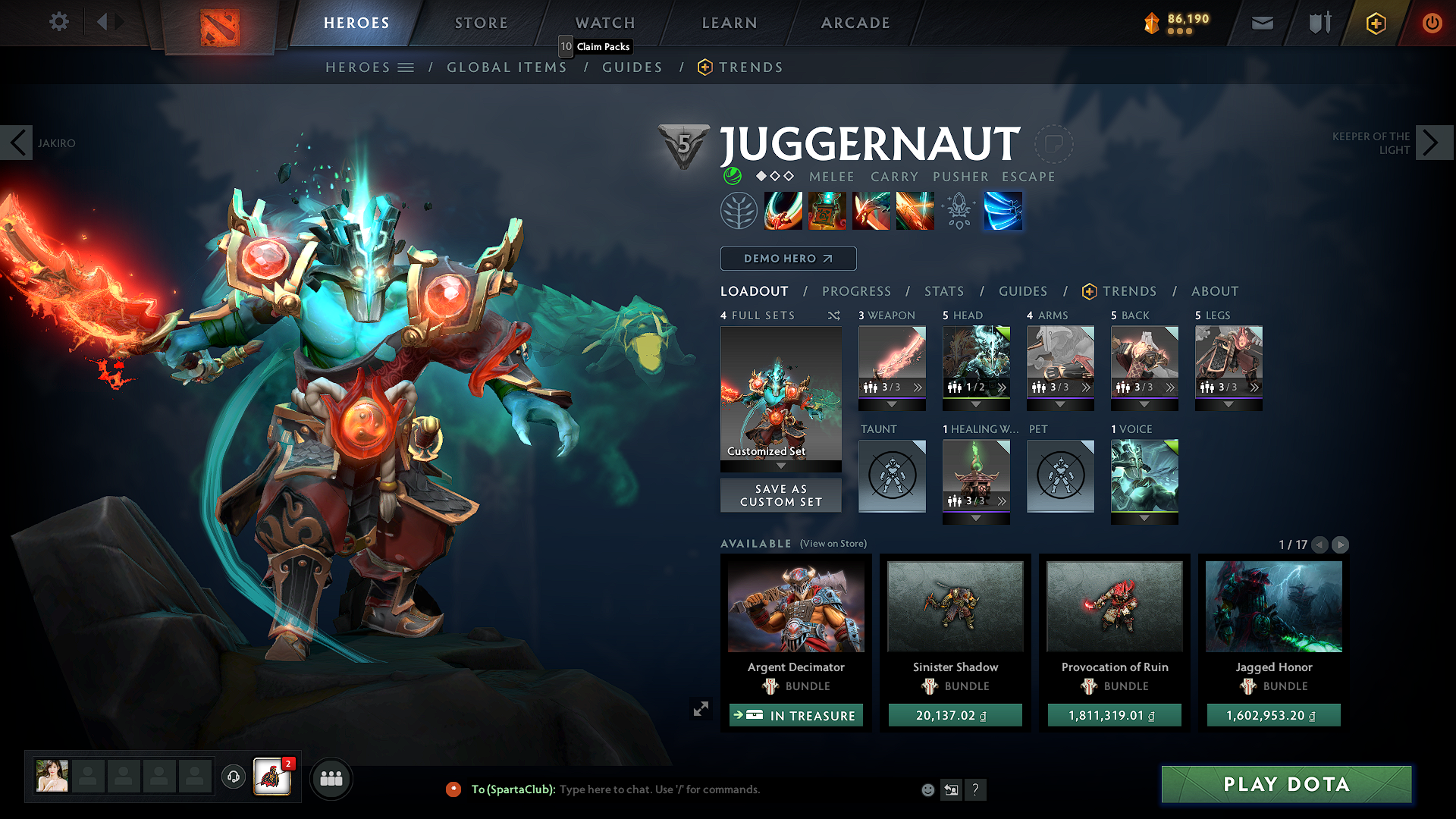Open Dota Plus hexagon icon in top bar
Image resolution: width=1456 pixels, height=819 pixels.
1375,23
